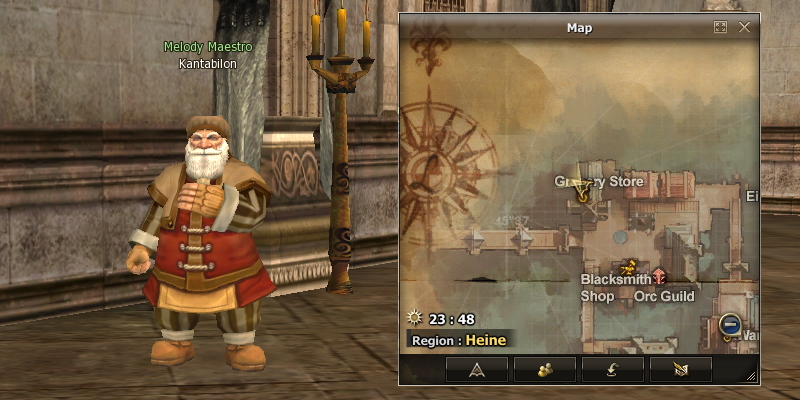This screenshot has height=400, width=800.
Task: Click the Grocery Store map marker
Action: point(581,197)
